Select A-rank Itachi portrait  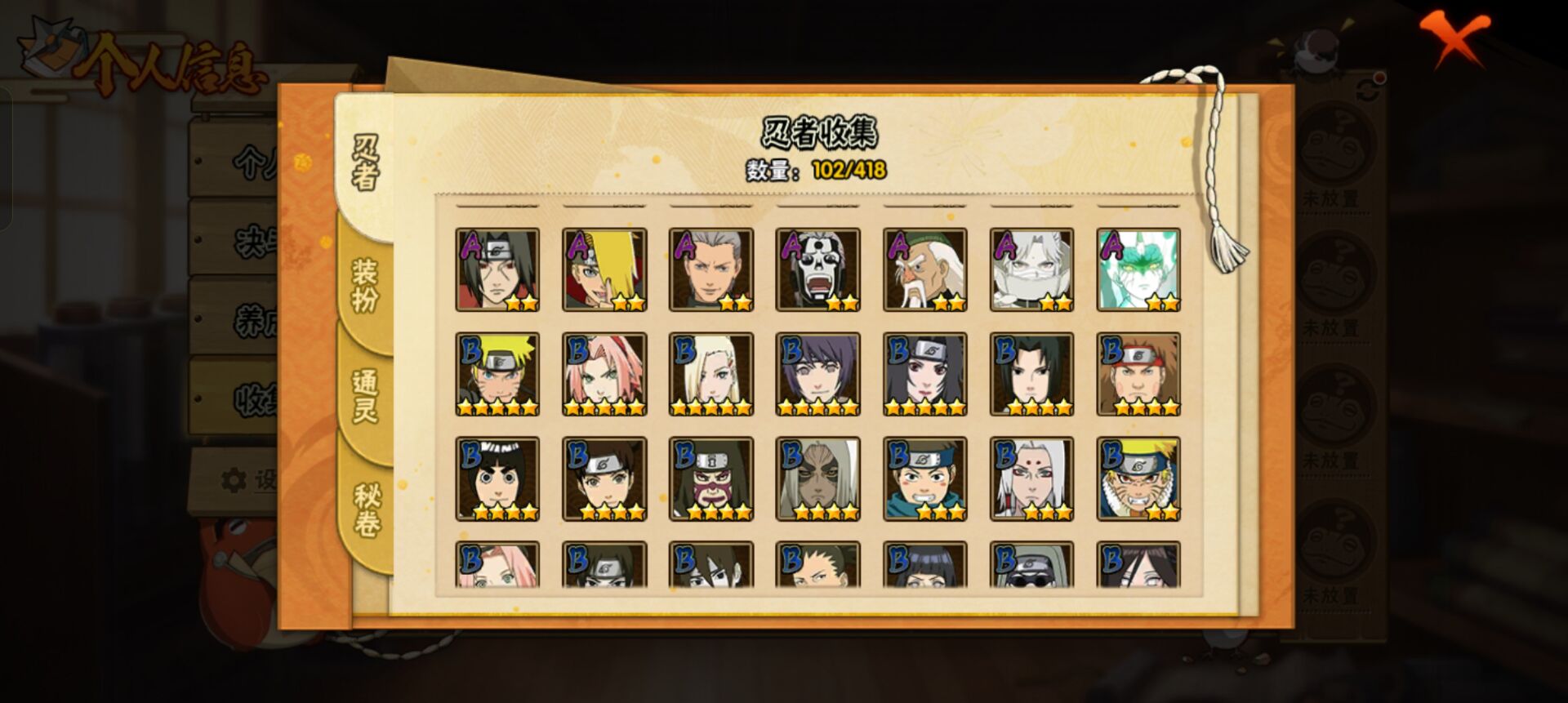(x=497, y=269)
